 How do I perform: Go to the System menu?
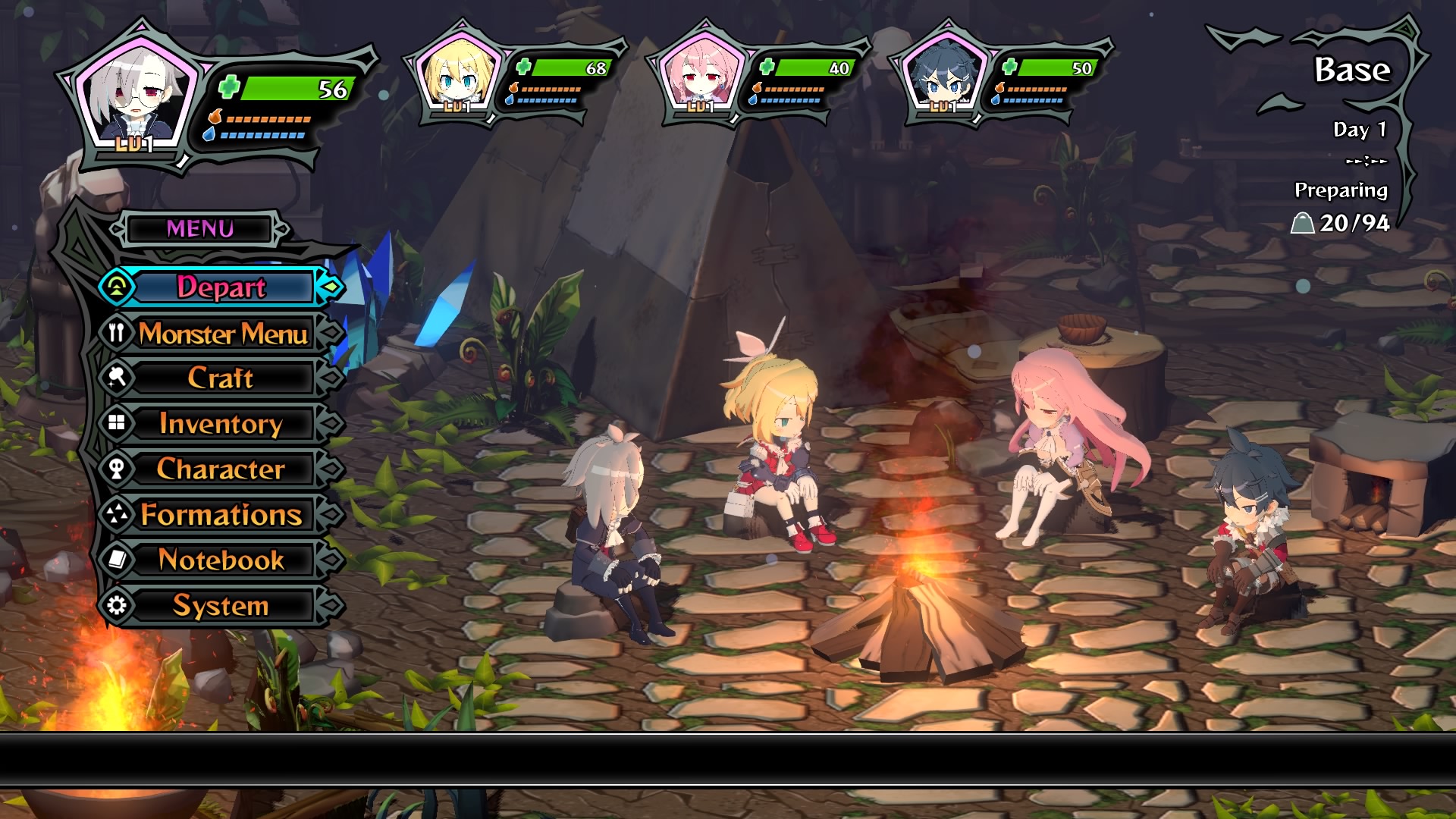click(221, 605)
